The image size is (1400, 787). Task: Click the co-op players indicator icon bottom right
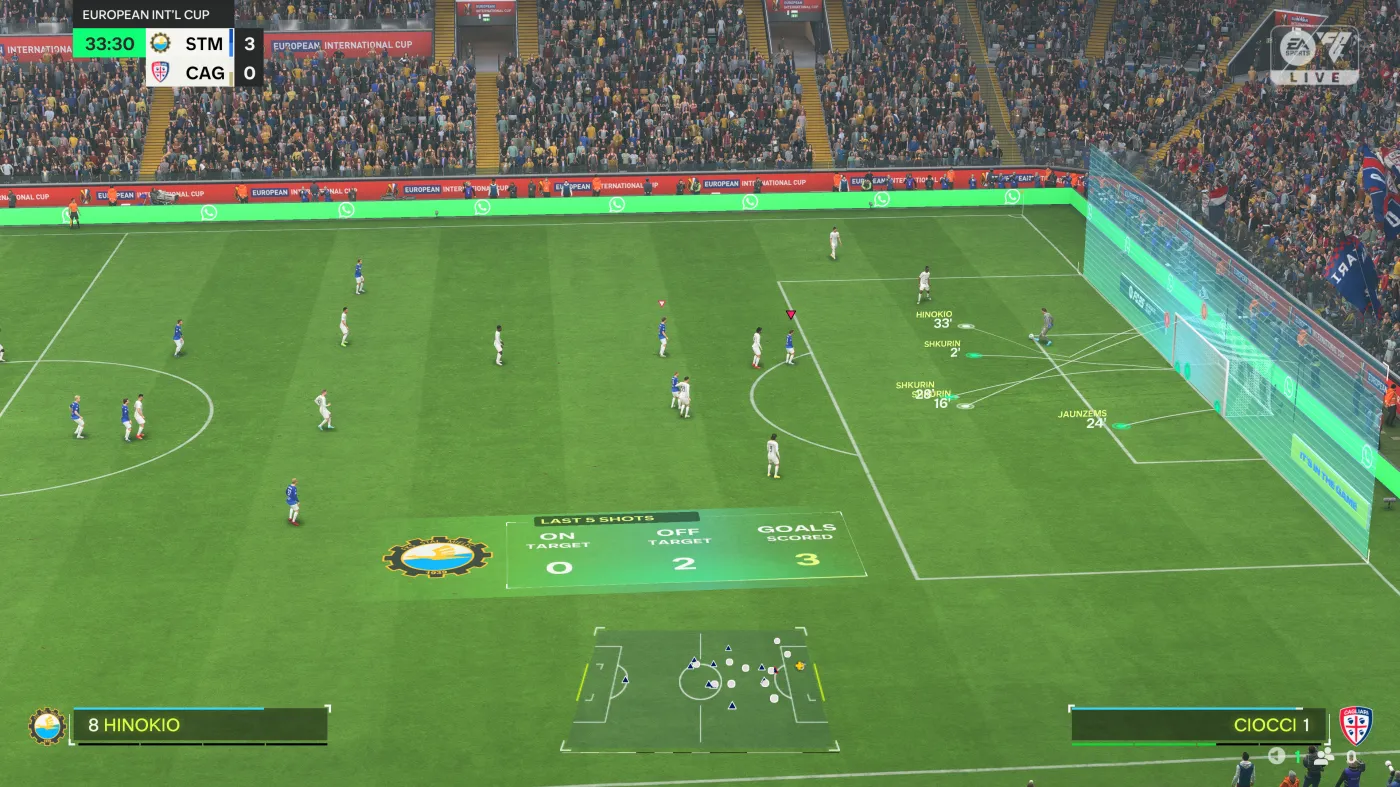(1323, 757)
